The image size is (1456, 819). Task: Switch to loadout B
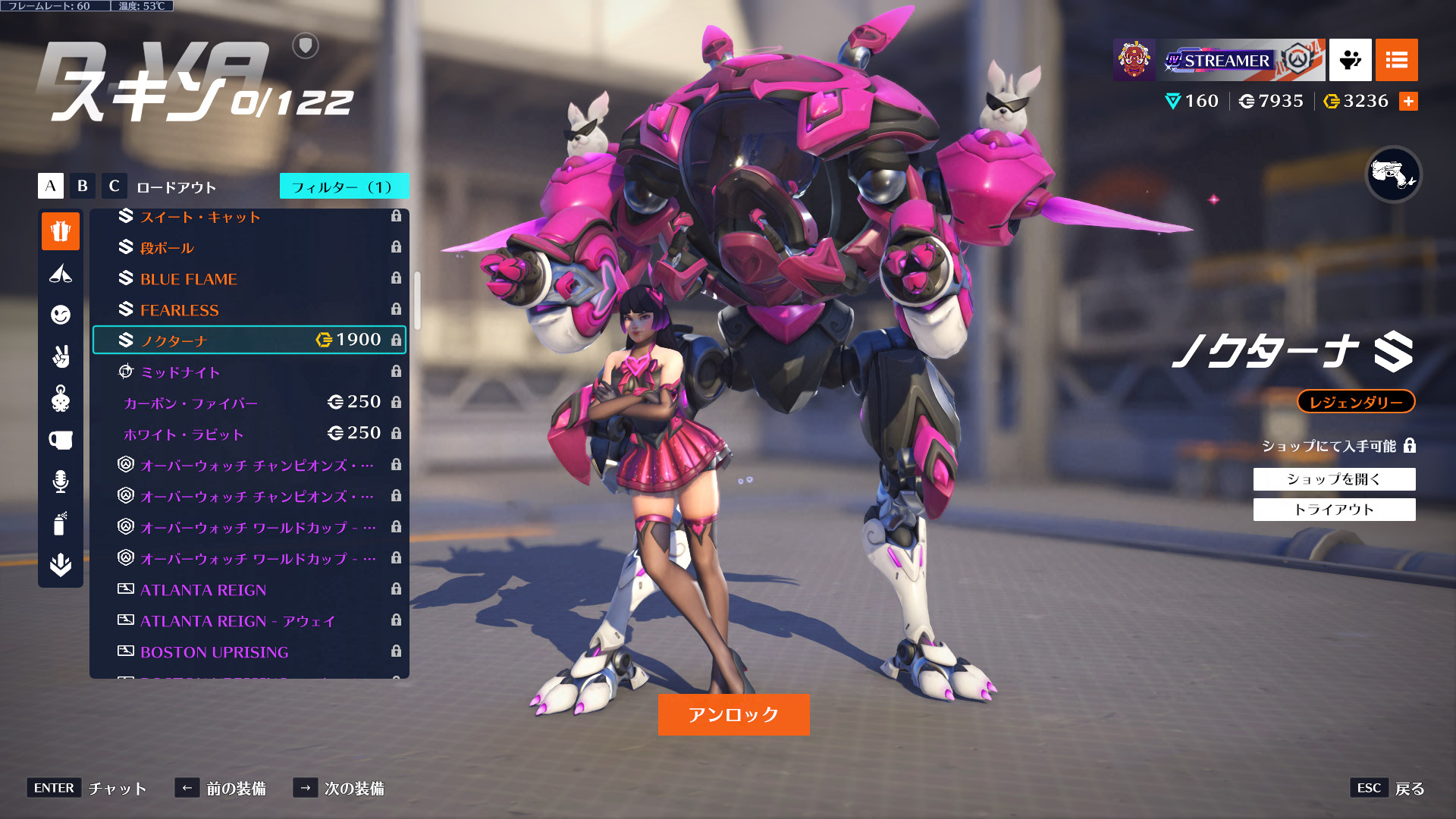(83, 186)
